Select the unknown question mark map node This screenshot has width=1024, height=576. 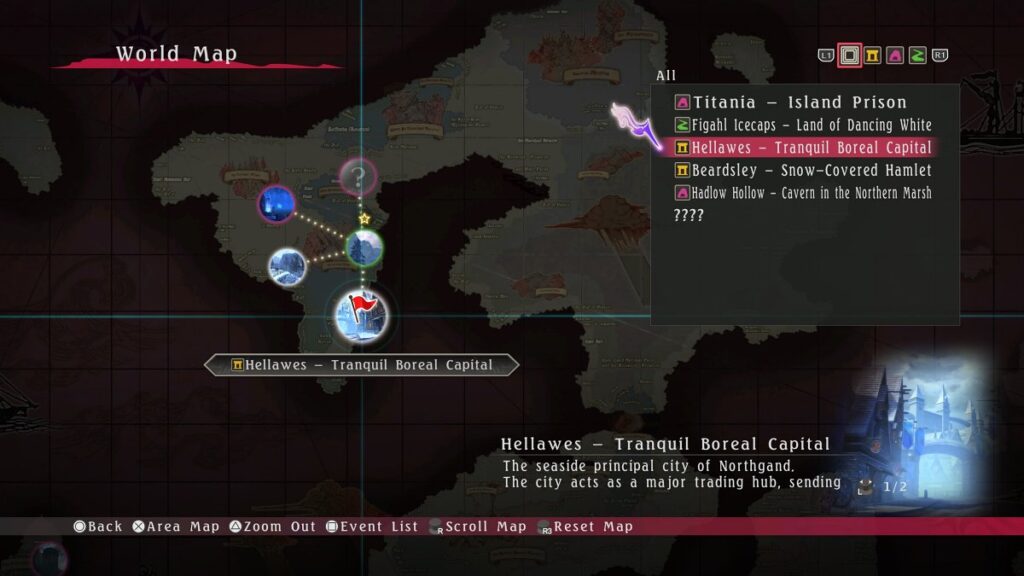[x=356, y=178]
